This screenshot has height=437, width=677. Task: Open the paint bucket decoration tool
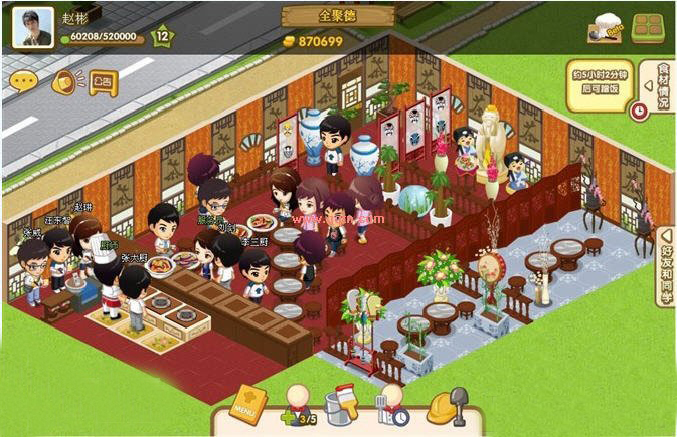point(344,406)
